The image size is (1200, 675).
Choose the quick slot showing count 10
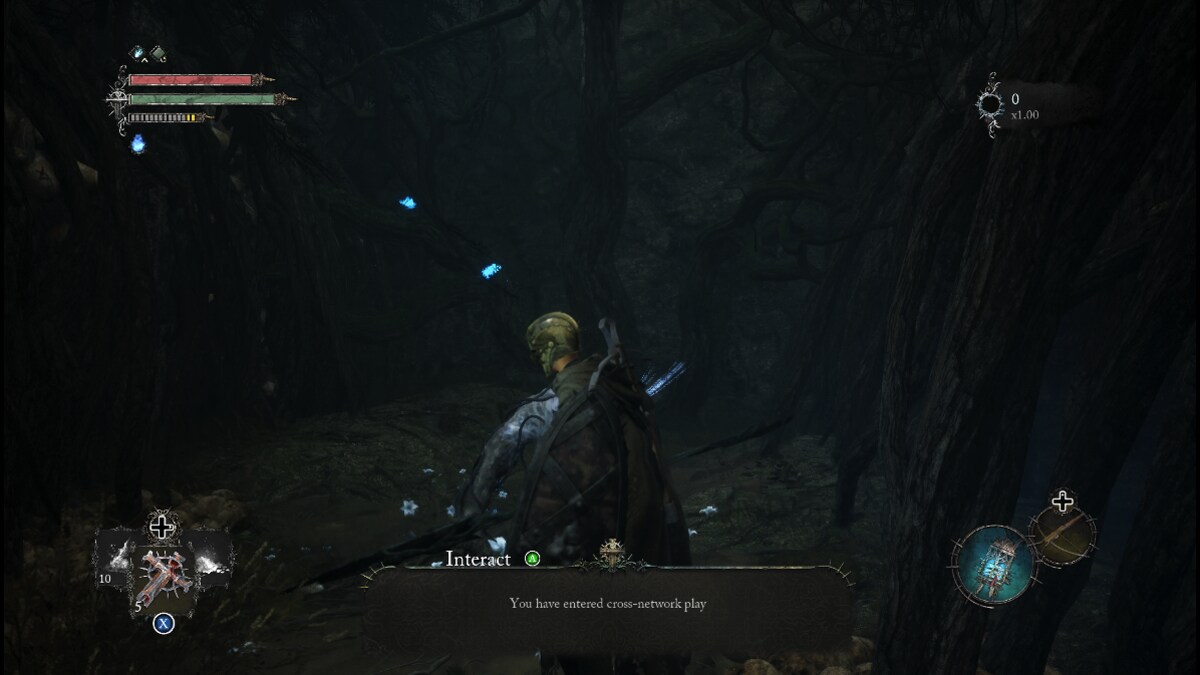115,558
